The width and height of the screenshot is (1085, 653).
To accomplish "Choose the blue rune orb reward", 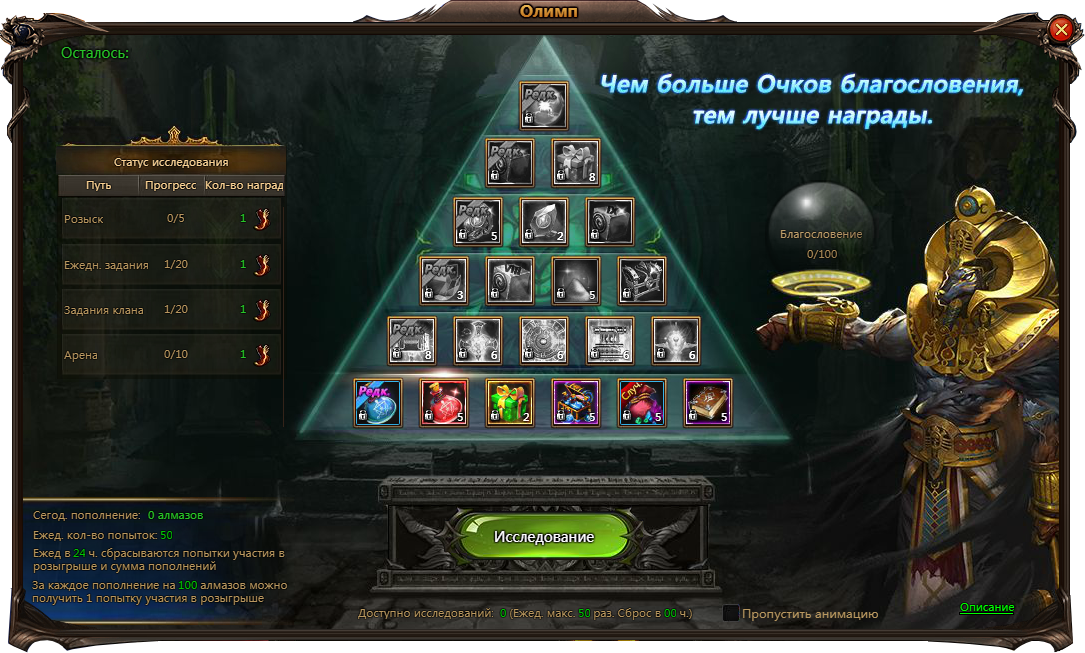I will 378,403.
